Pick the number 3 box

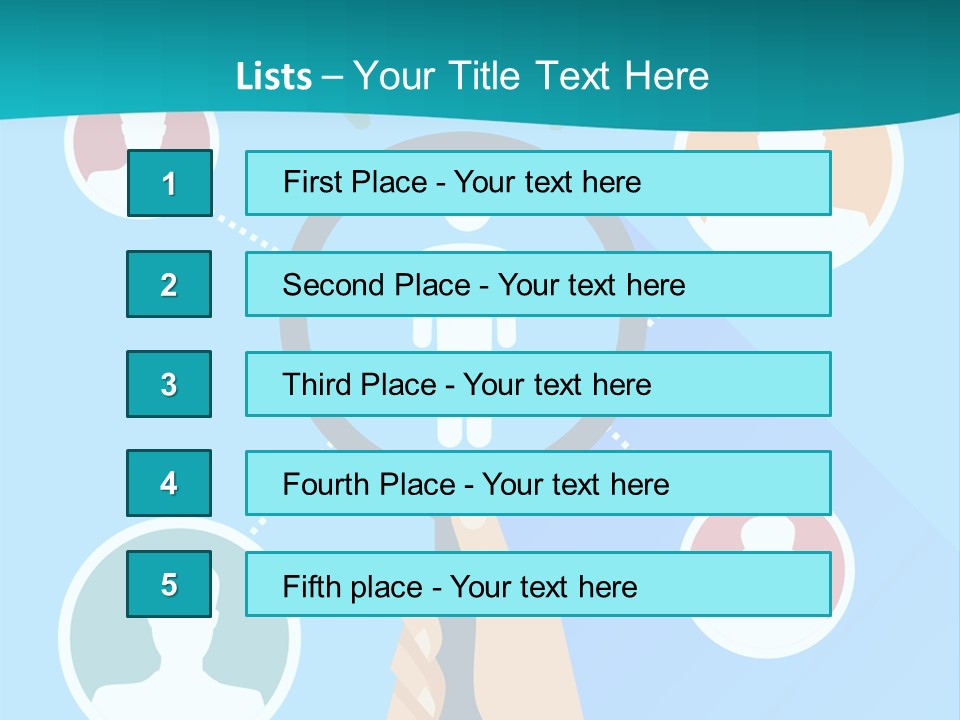[169, 384]
